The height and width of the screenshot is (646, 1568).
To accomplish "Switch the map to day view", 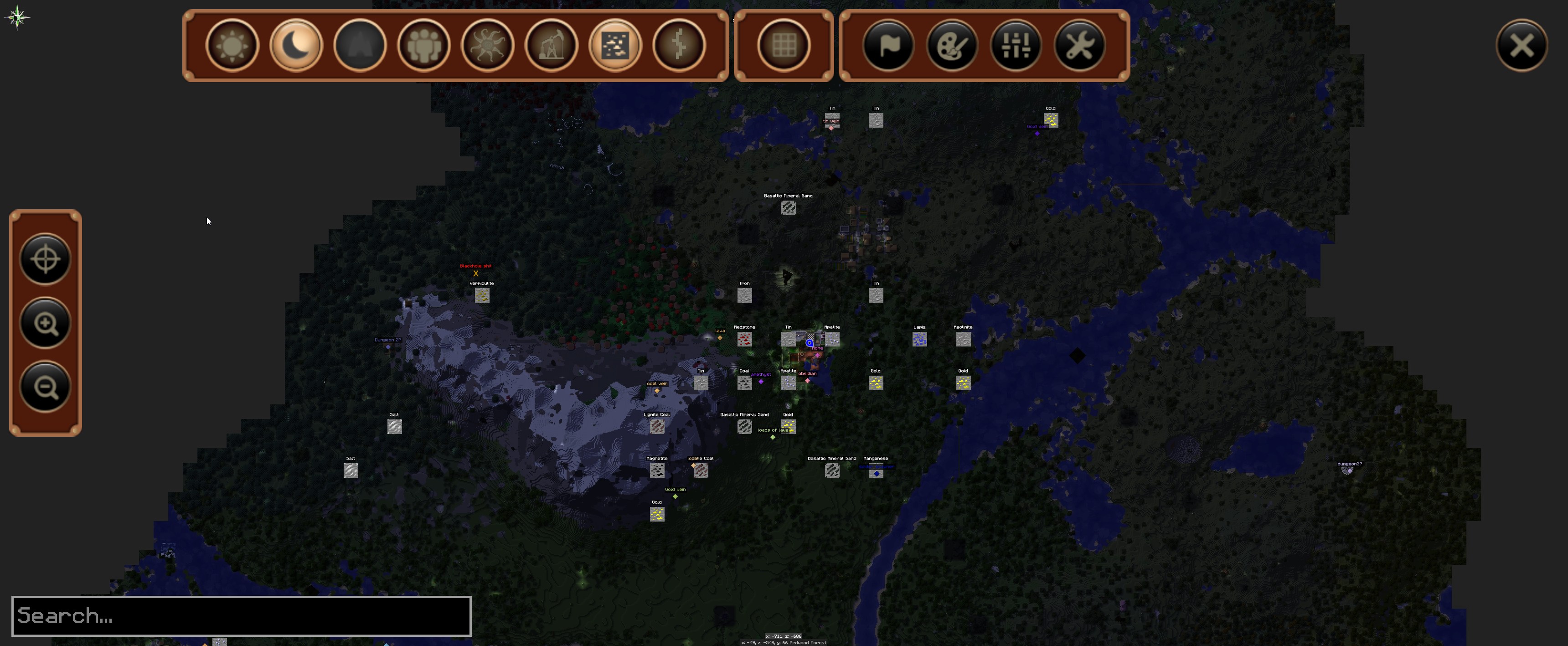I will tap(232, 45).
